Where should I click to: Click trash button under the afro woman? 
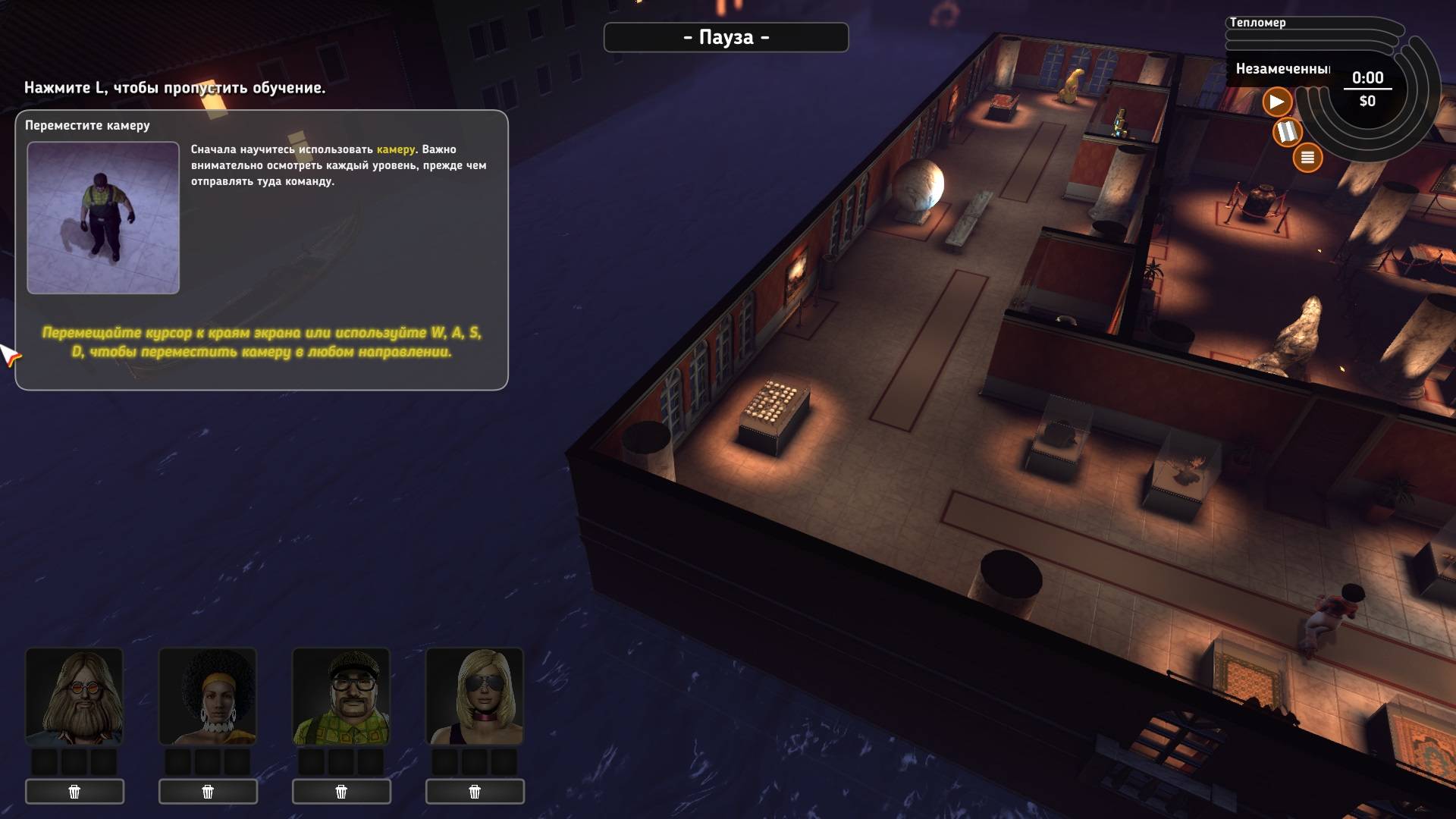pos(208,792)
